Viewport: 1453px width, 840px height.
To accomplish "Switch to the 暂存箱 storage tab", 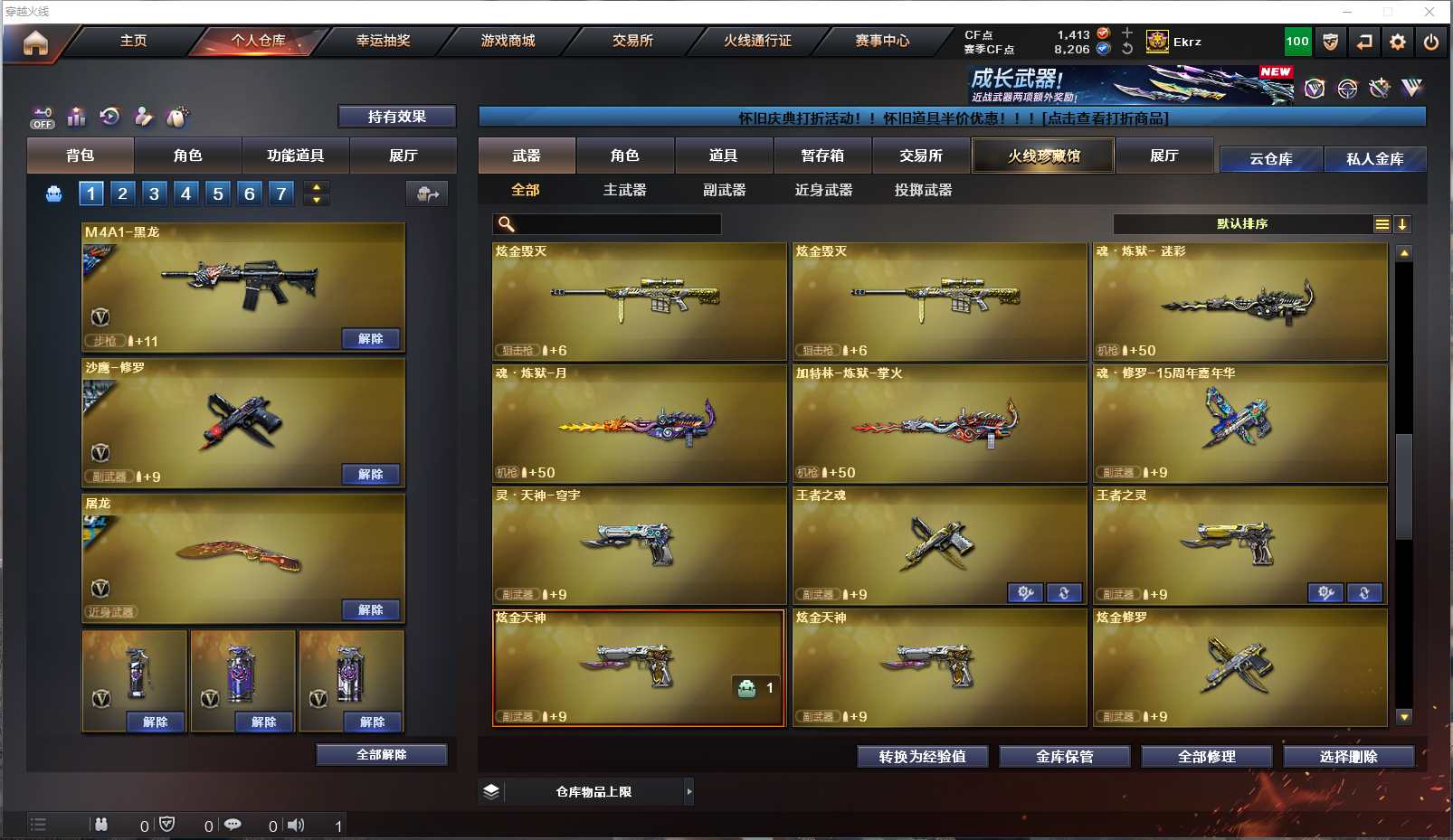I will coord(822,156).
